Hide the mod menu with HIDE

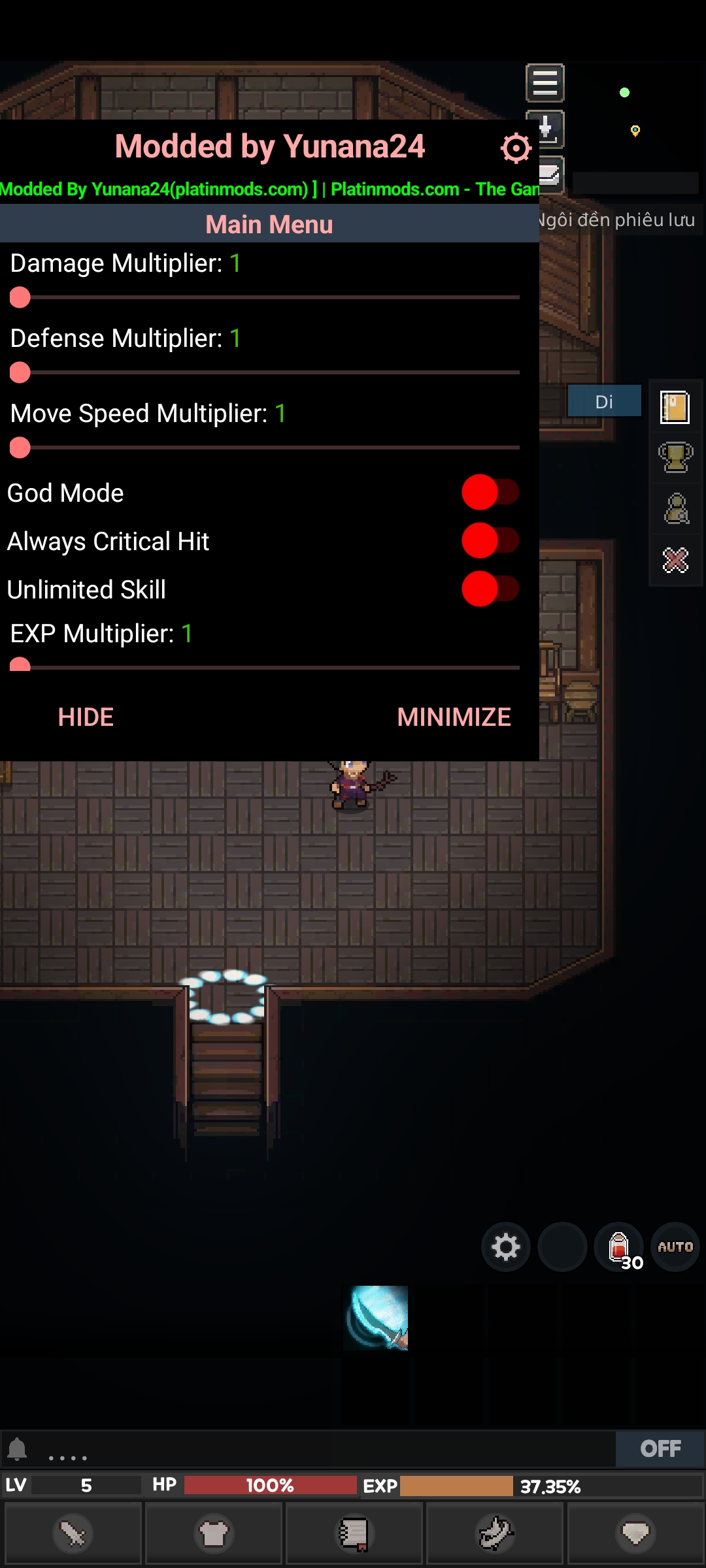86,717
